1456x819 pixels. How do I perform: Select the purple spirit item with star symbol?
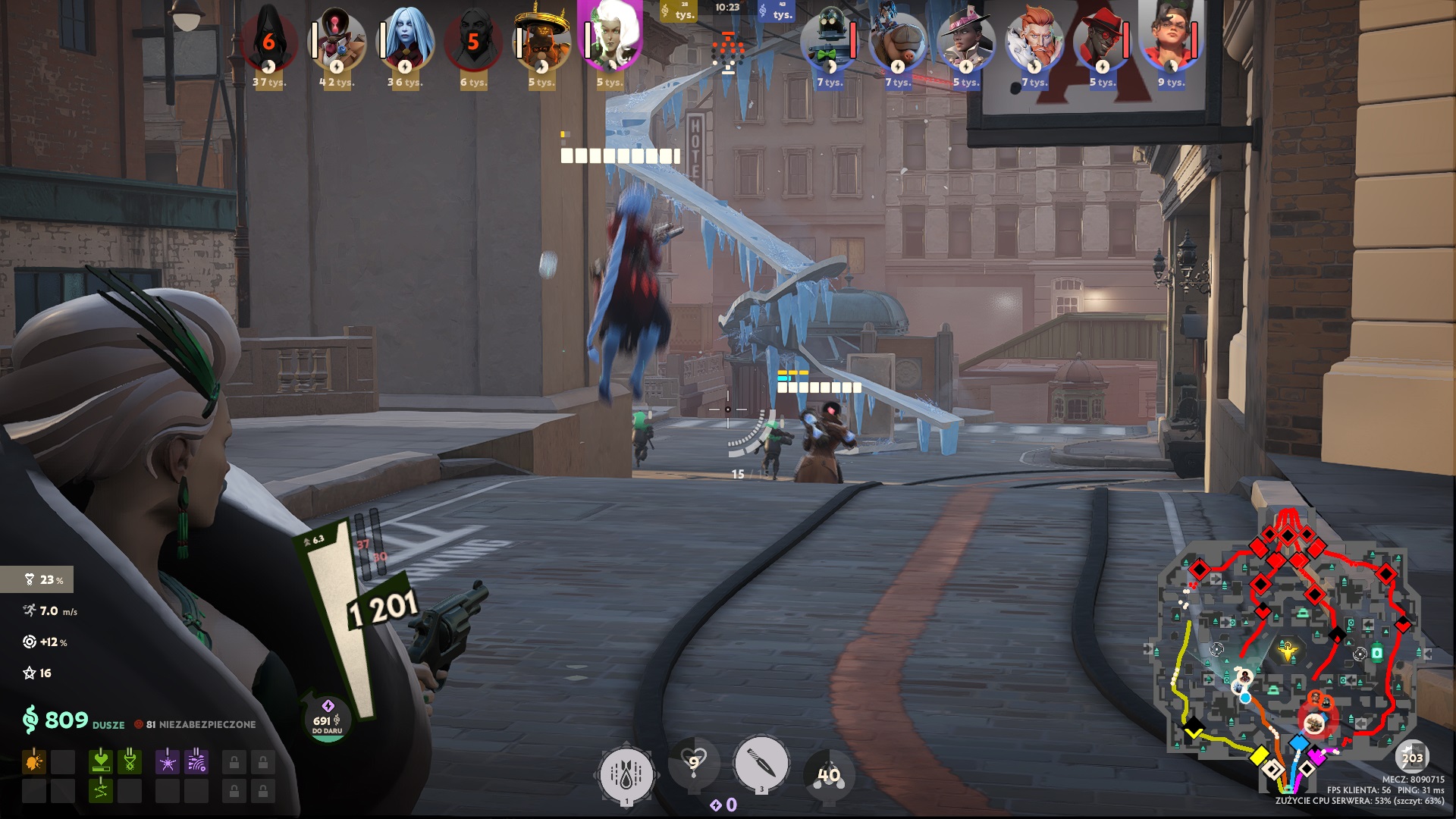(x=168, y=761)
